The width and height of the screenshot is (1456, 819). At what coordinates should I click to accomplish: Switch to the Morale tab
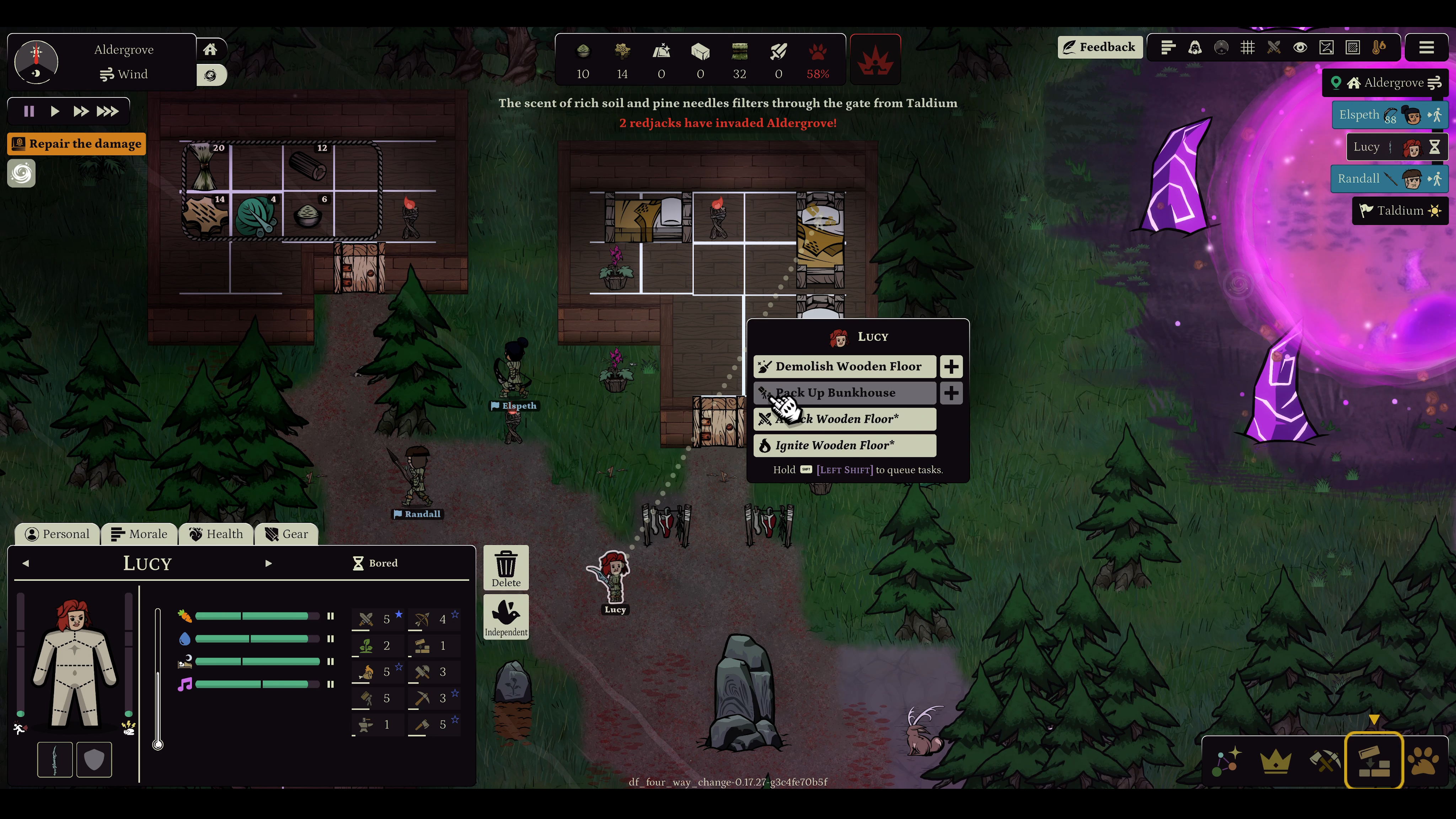click(139, 534)
